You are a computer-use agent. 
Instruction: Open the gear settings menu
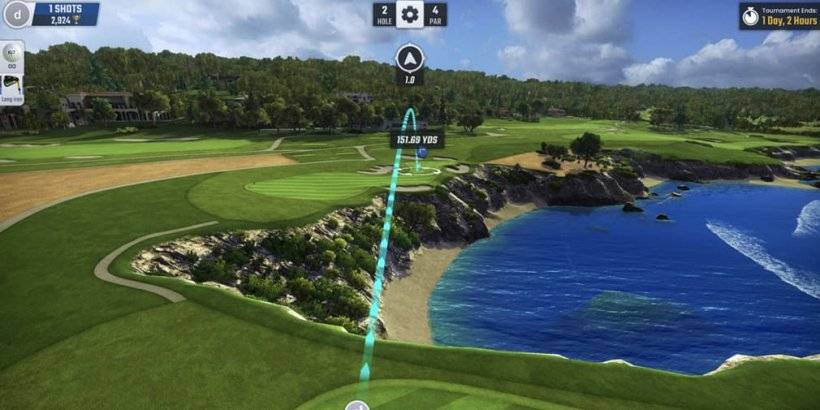coord(410,15)
